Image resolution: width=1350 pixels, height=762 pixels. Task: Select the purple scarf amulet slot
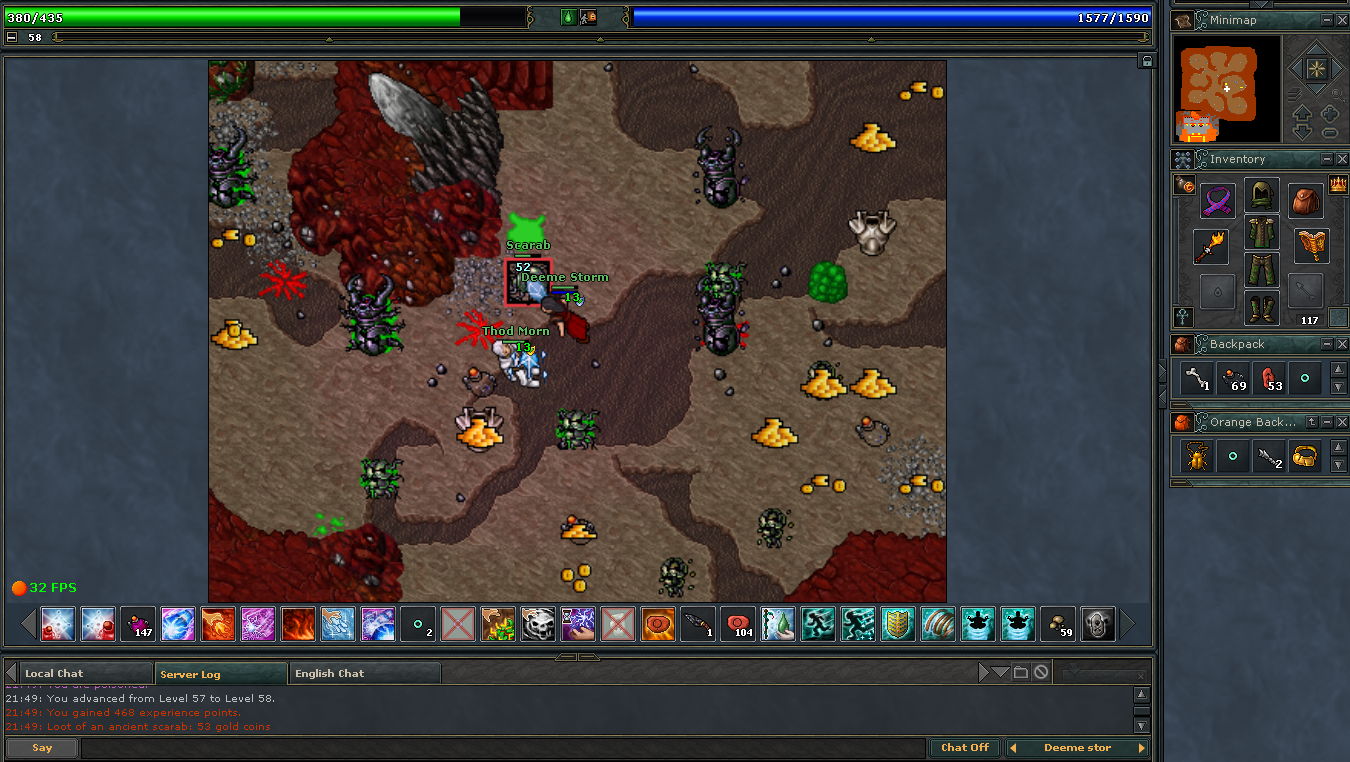point(1218,201)
